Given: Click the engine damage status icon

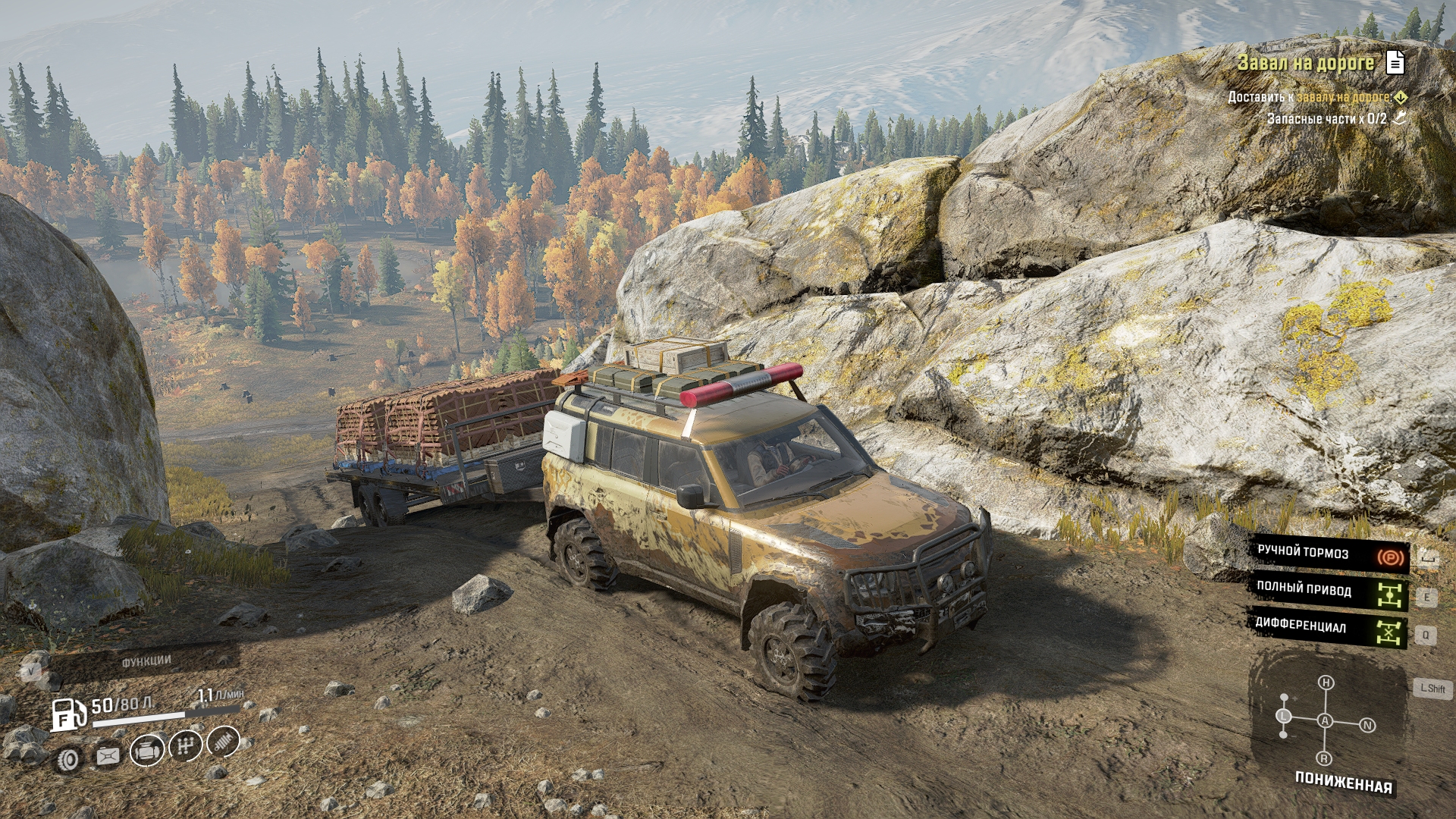Looking at the screenshot, I should pyautogui.click(x=146, y=751).
